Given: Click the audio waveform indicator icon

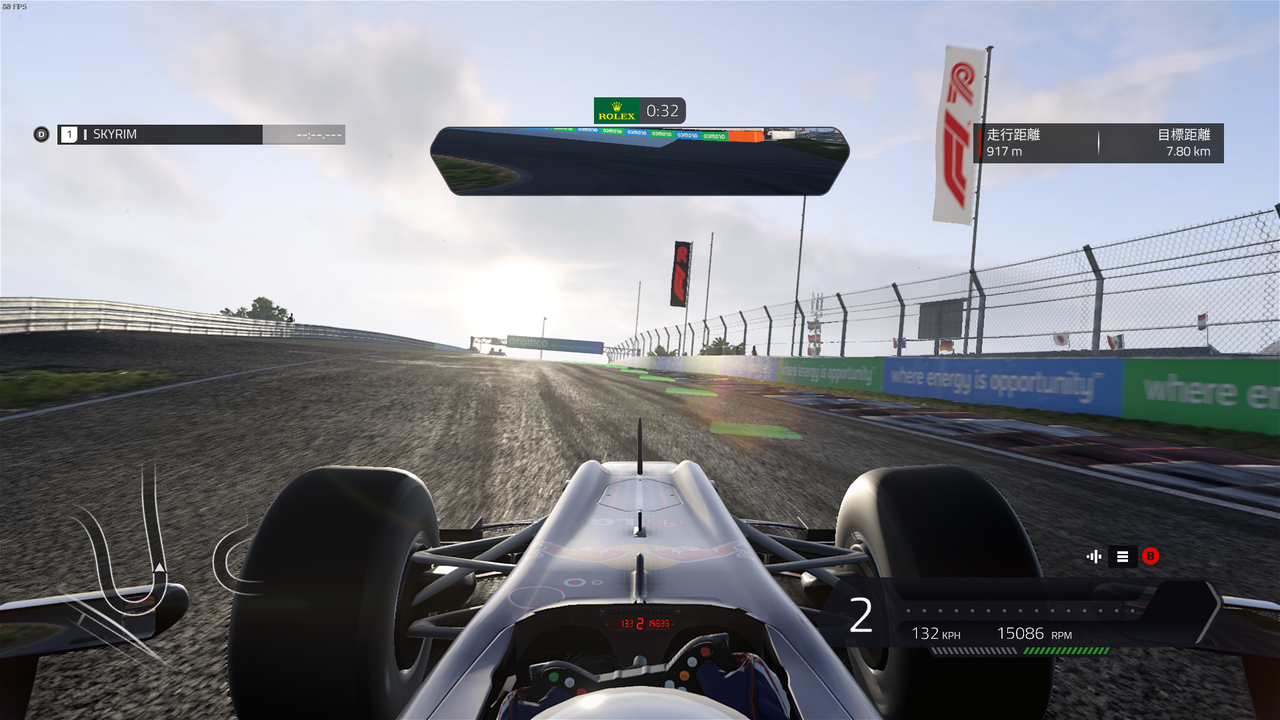Looking at the screenshot, I should (1093, 556).
